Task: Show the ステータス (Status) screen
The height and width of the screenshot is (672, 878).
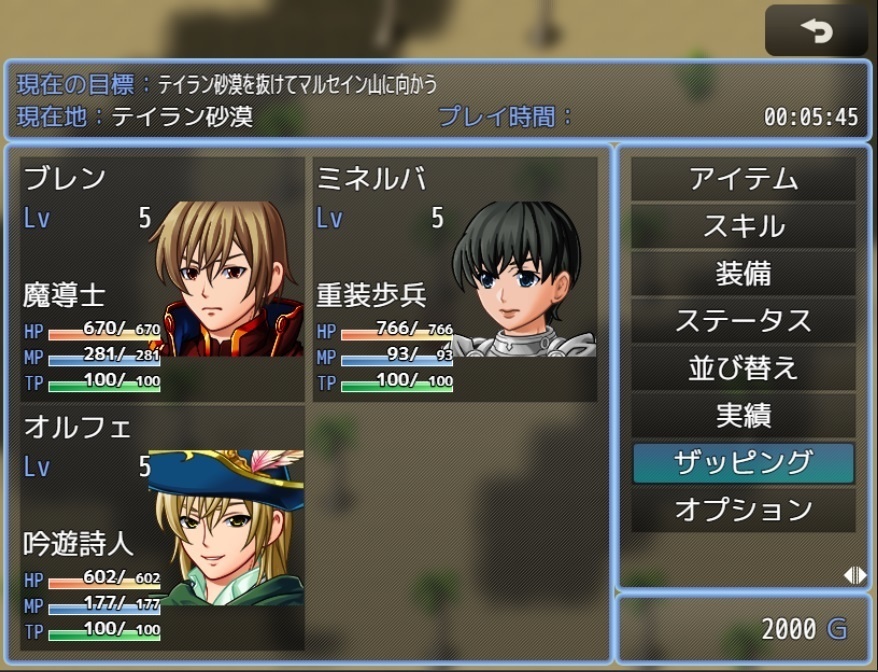Action: pyautogui.click(x=743, y=320)
